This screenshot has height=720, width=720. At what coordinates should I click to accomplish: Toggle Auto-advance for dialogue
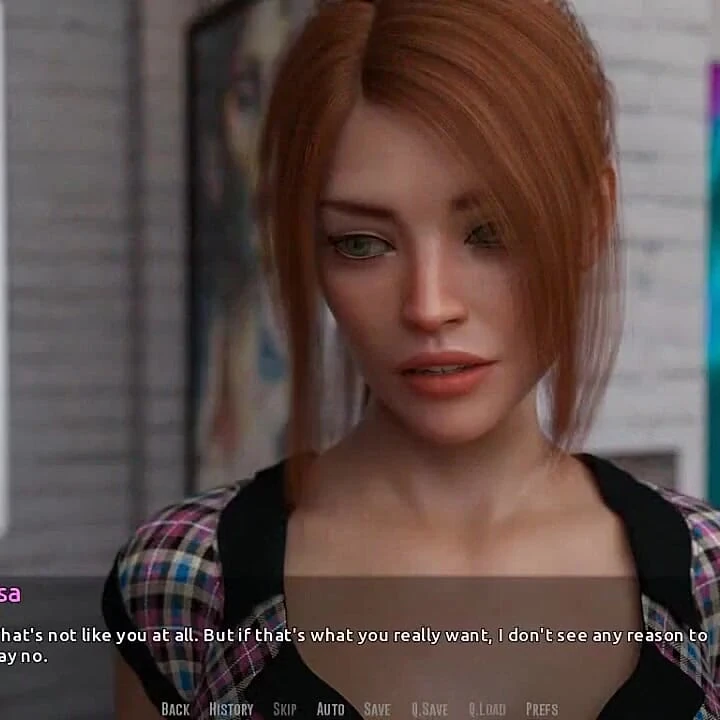click(x=330, y=709)
